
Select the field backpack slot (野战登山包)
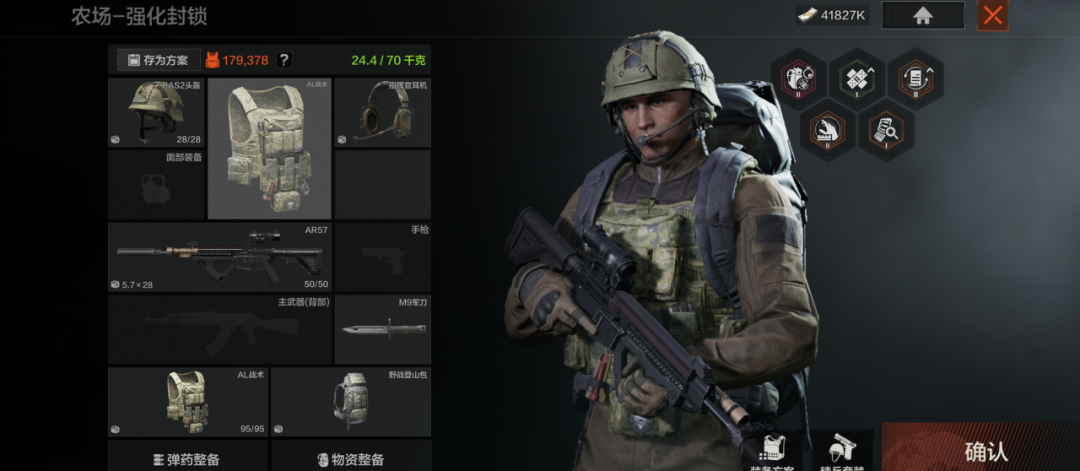(x=351, y=402)
